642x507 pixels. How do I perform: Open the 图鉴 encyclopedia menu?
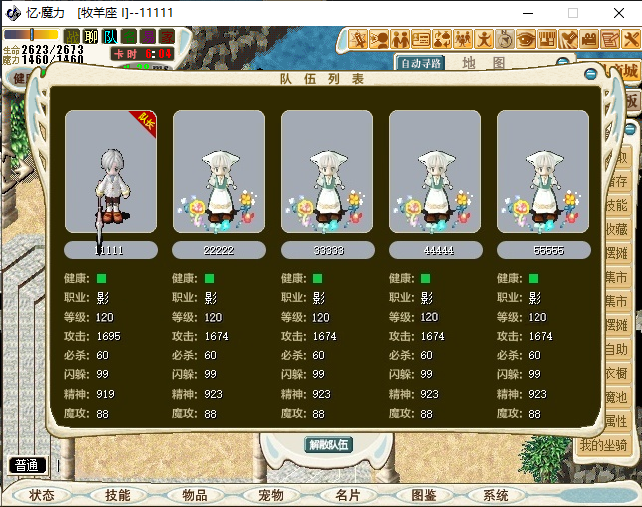pos(423,495)
